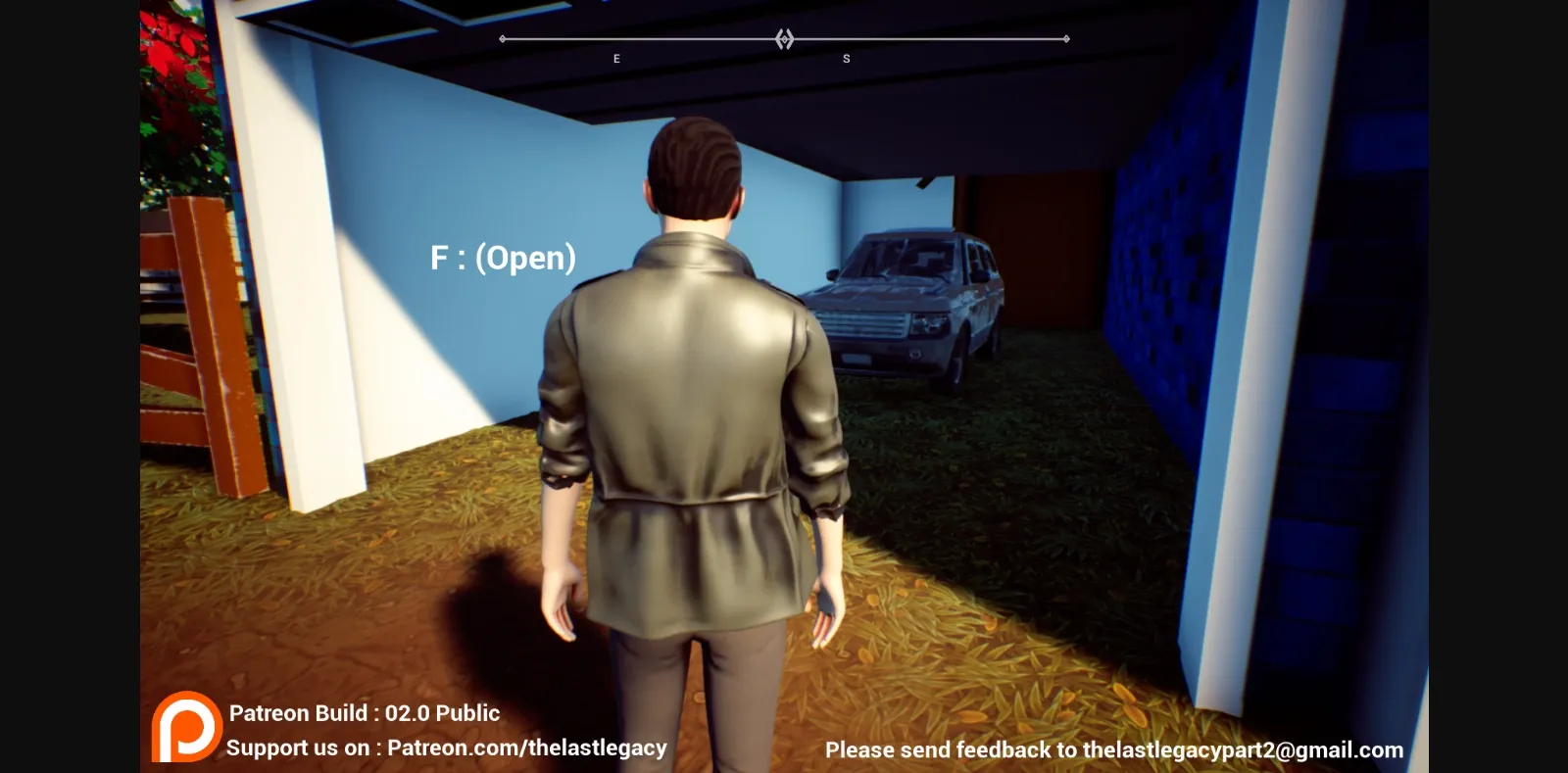Select the 'Patreon Build : 02.0 Public' label
The image size is (1568, 773).
[363, 713]
